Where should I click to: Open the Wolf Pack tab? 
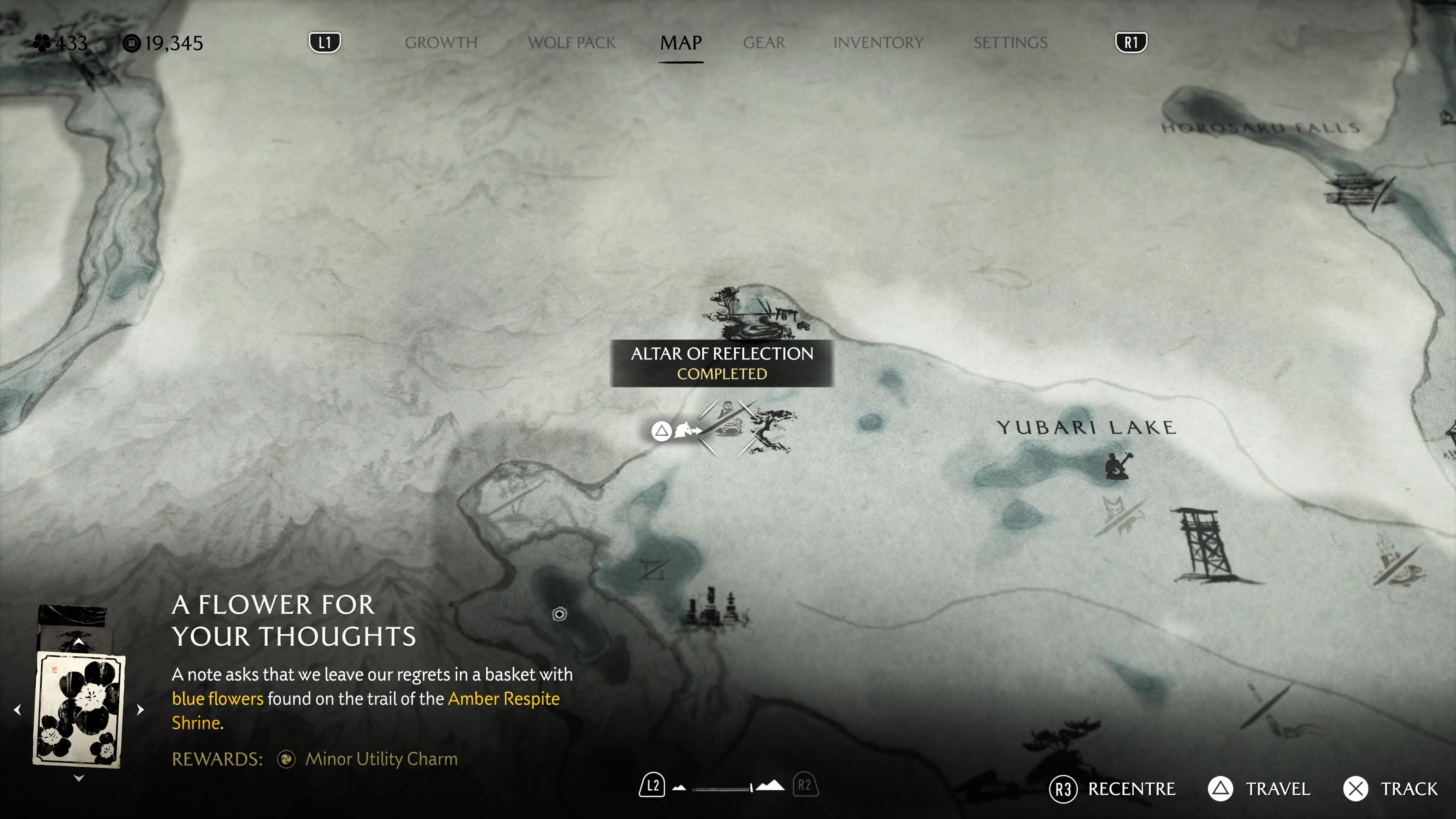(571, 43)
